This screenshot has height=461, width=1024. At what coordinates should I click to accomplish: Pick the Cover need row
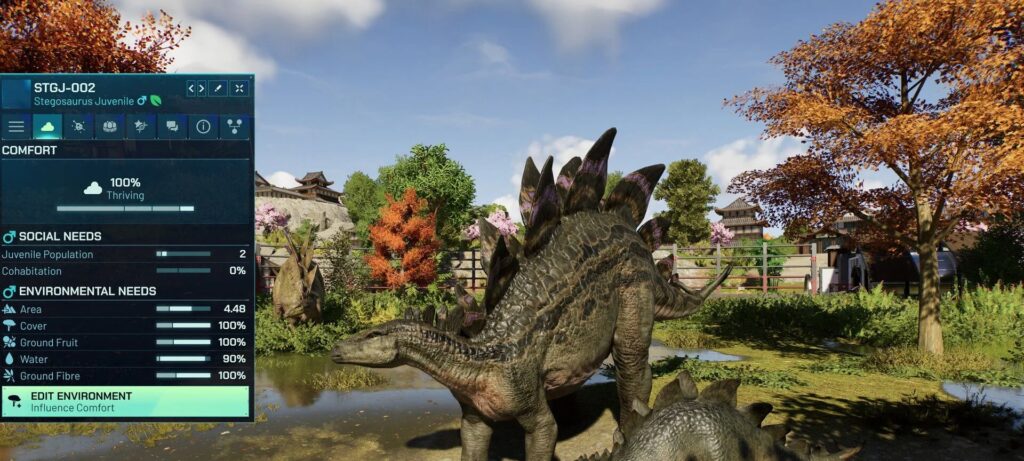pos(125,325)
